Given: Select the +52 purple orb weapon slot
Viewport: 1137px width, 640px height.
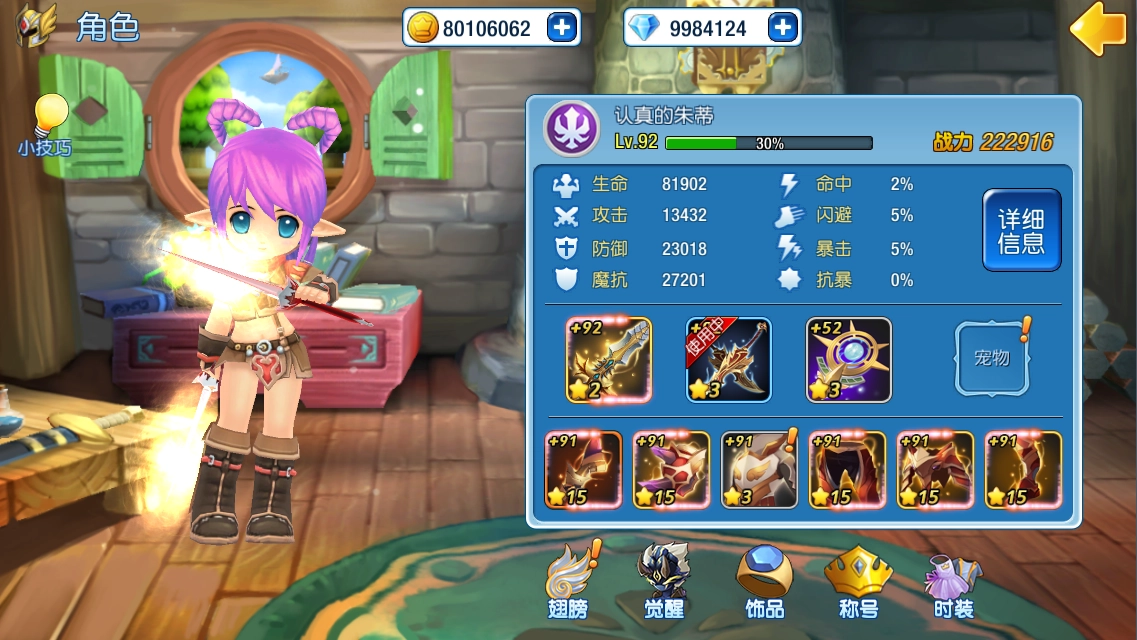Looking at the screenshot, I should 849,360.
